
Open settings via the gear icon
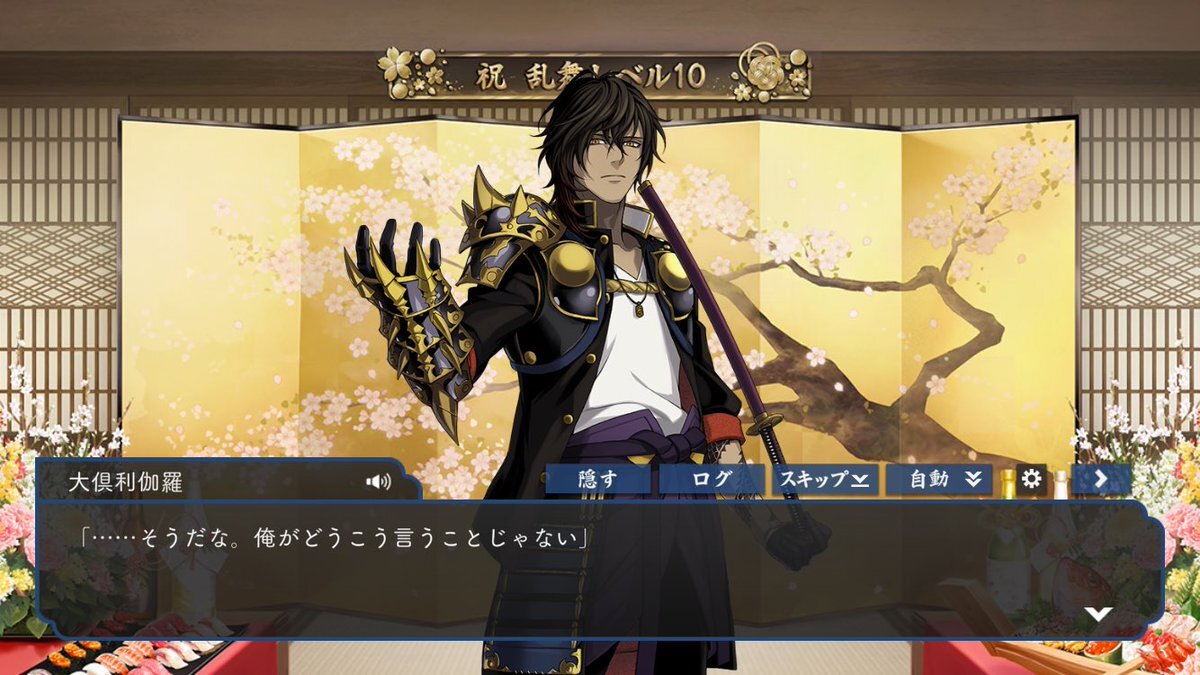tap(1031, 479)
